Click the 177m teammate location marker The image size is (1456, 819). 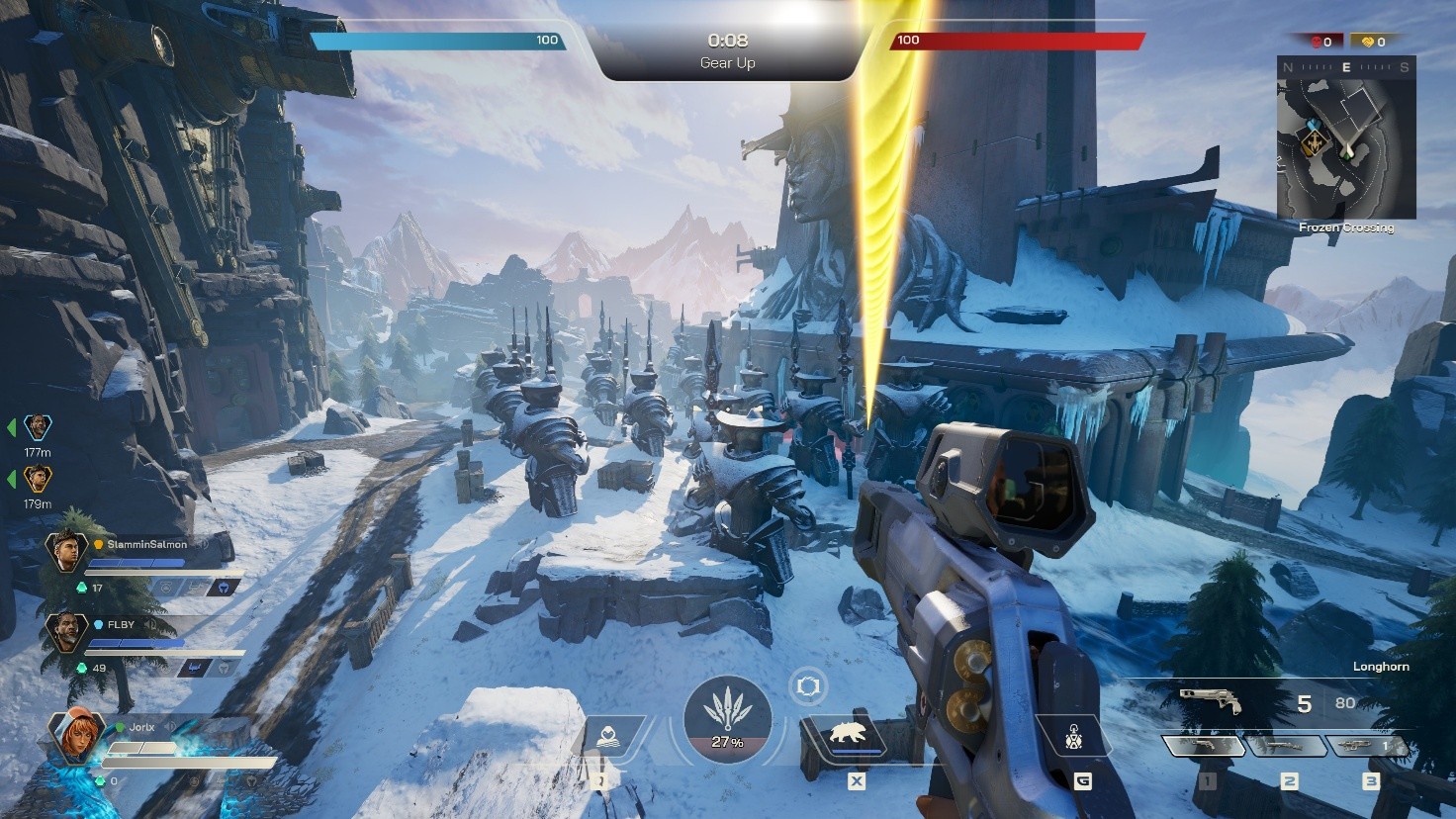[x=38, y=427]
